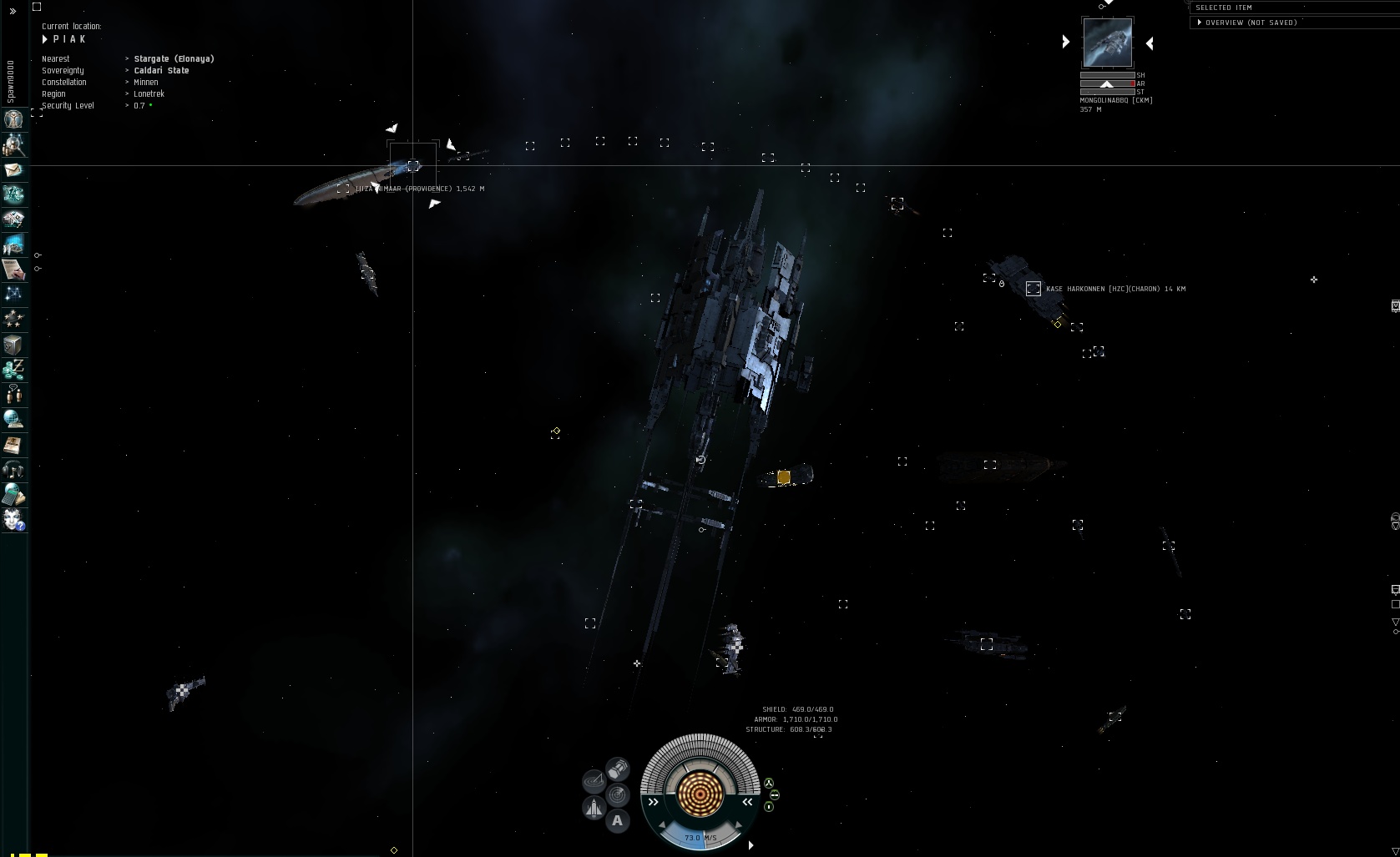The image size is (1400, 857).
Task: Open the monitor-shaped sidebar icon
Action: [x=13, y=244]
